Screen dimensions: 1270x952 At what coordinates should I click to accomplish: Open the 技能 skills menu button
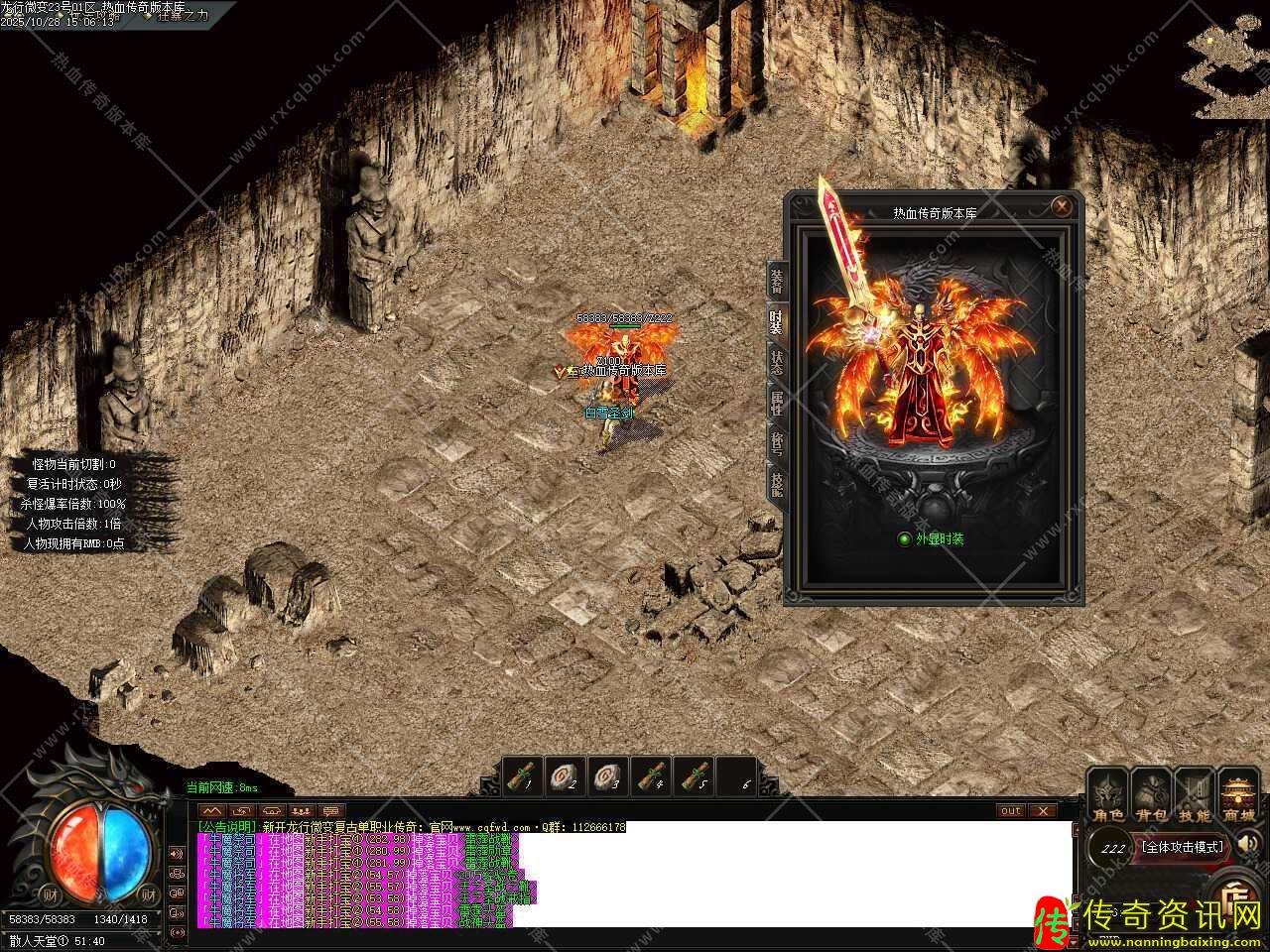(1195, 796)
